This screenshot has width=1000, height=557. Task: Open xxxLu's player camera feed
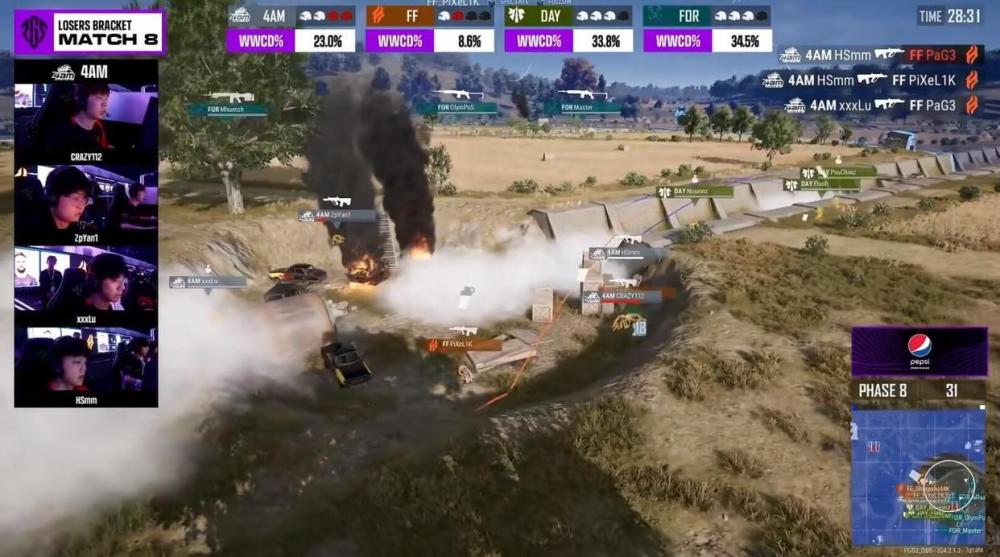(x=86, y=284)
